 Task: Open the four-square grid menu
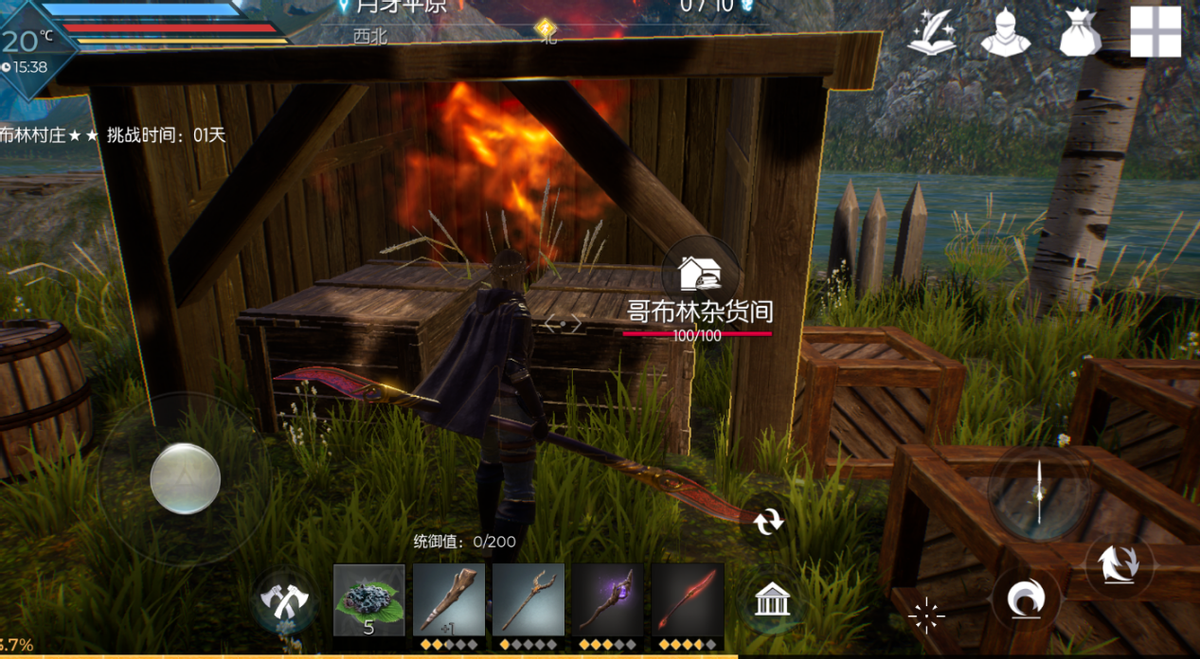click(1155, 33)
